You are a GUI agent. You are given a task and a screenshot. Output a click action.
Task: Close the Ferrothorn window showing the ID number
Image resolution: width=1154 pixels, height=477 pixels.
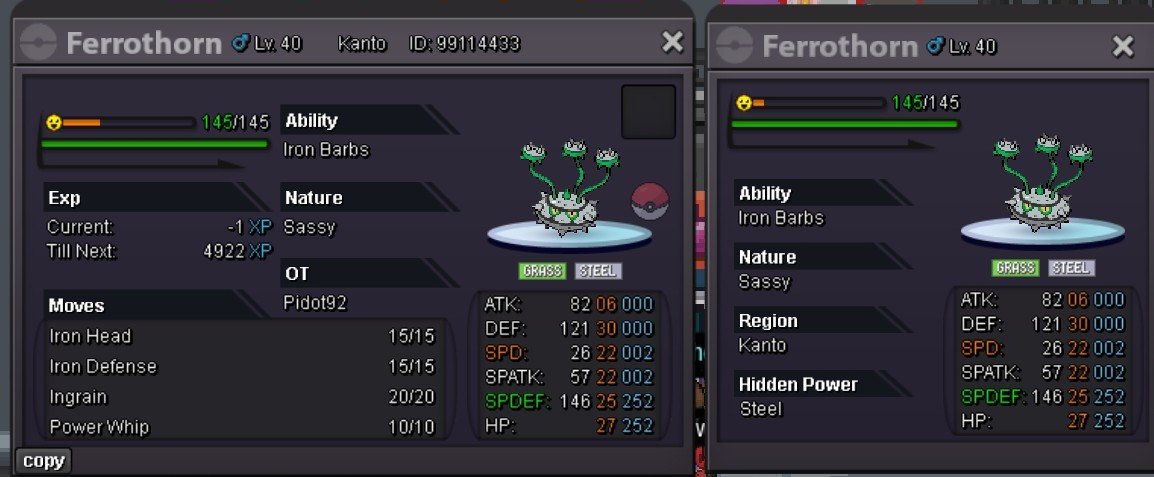pos(673,42)
